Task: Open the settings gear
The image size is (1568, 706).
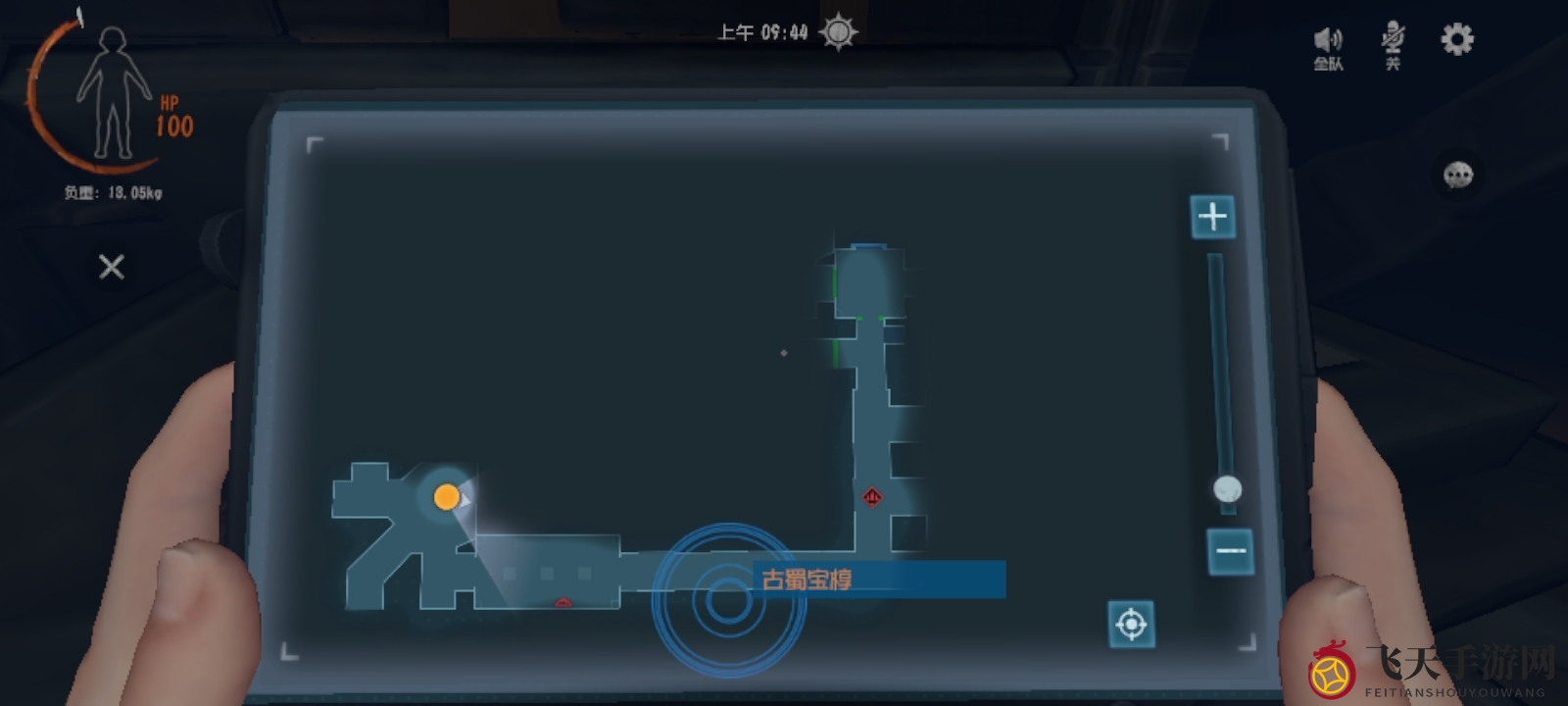Action: [x=1456, y=39]
